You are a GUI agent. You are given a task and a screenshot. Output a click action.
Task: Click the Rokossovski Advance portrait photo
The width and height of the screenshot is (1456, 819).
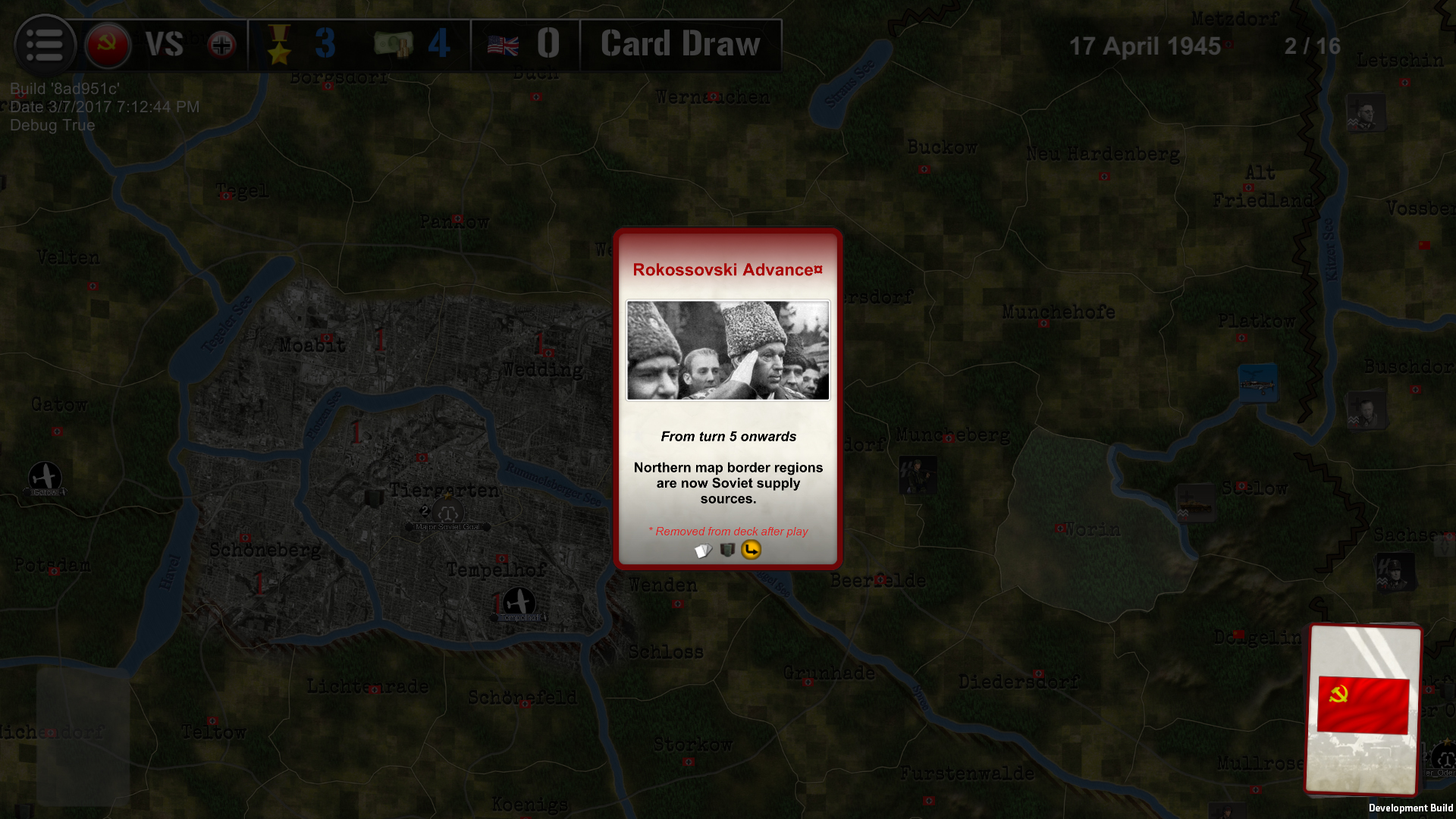727,350
